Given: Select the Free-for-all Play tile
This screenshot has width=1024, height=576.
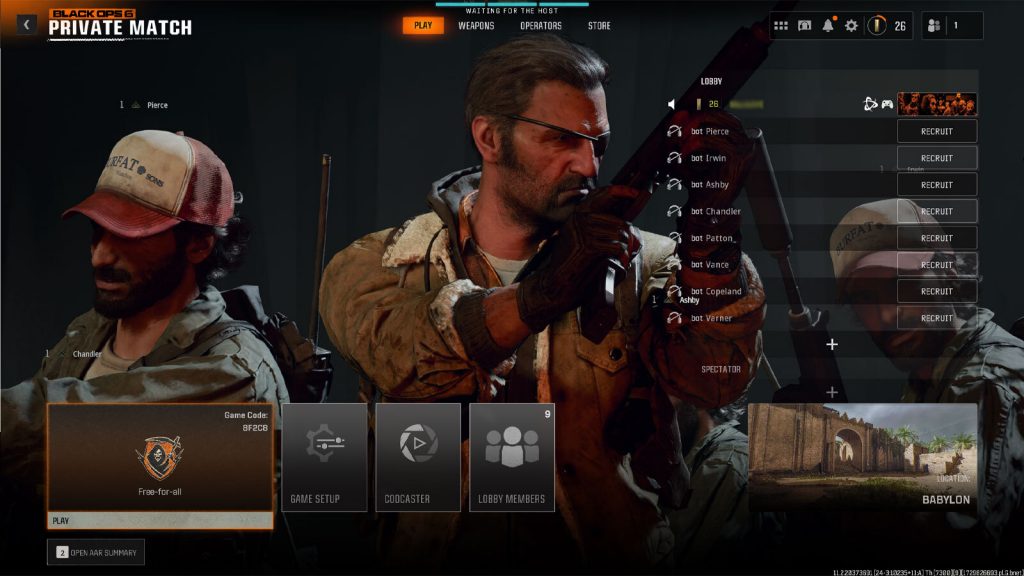Looking at the screenshot, I should [160, 466].
